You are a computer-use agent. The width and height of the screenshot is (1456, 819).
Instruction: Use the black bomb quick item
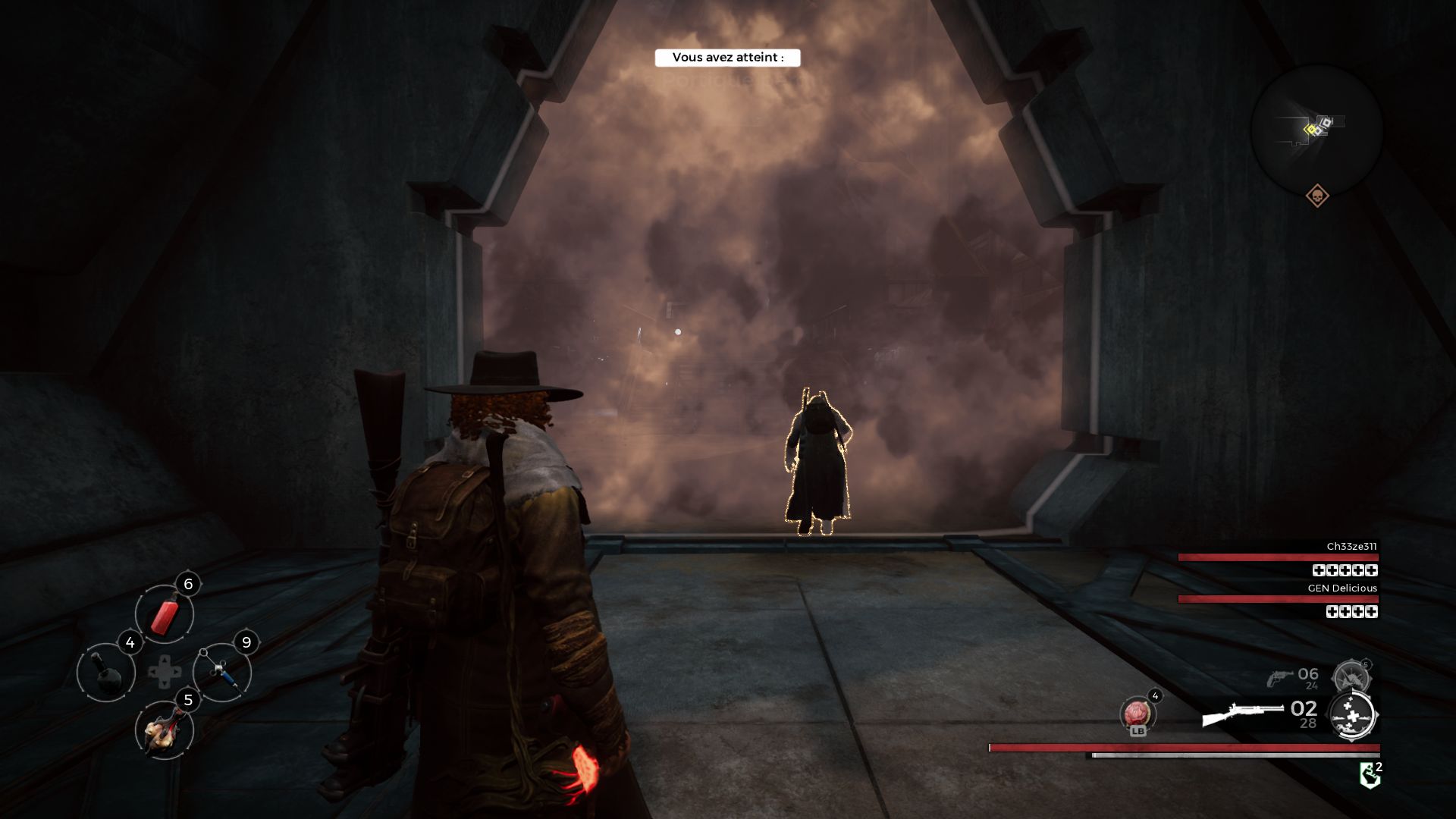(106, 672)
